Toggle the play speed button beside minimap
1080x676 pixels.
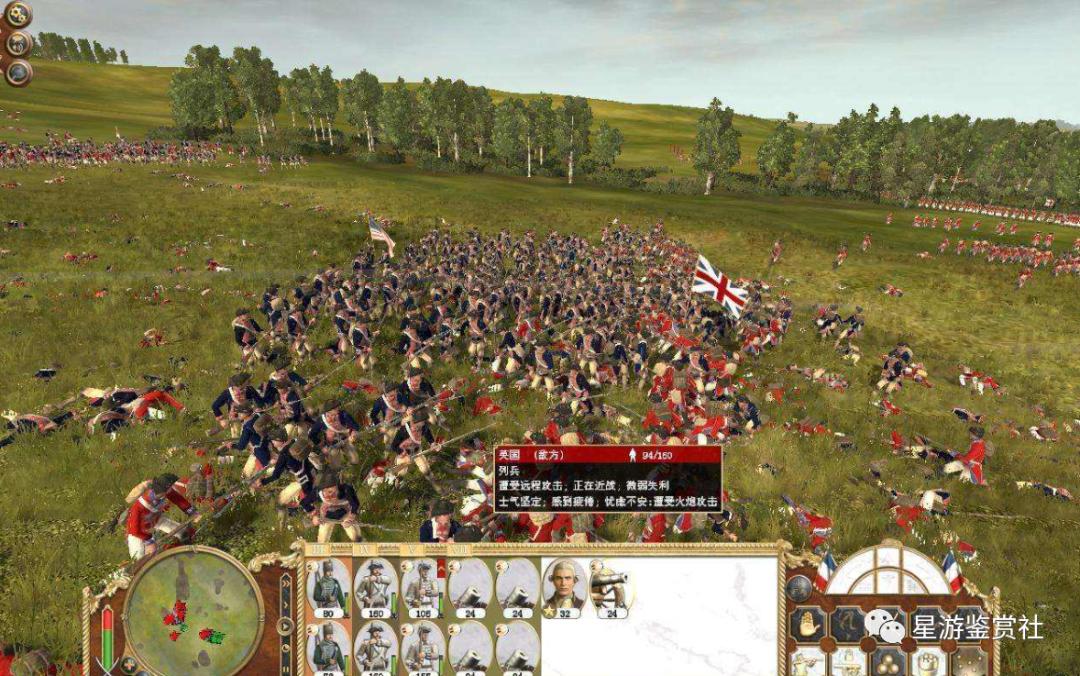[x=286, y=627]
